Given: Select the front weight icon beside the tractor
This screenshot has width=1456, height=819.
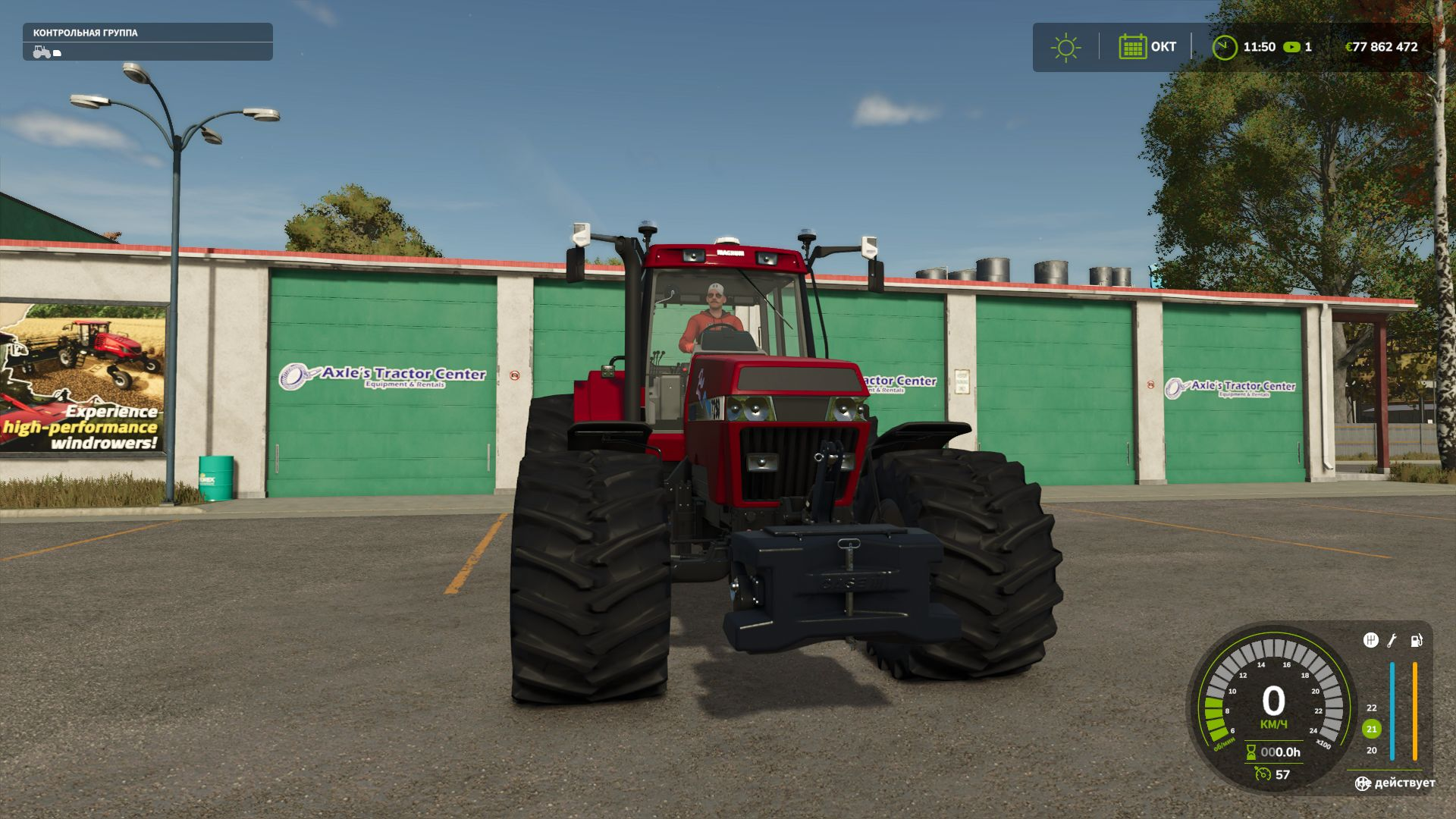Looking at the screenshot, I should [x=58, y=53].
